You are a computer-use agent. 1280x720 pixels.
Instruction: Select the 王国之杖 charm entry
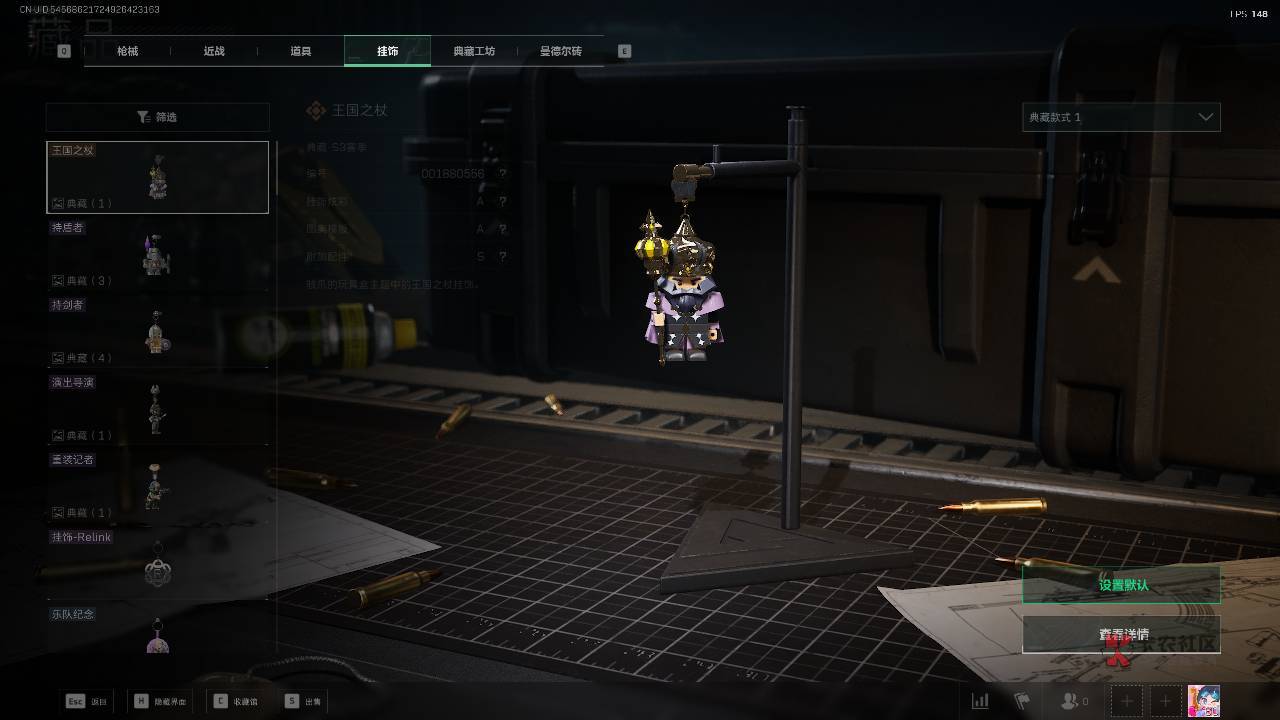[157, 177]
